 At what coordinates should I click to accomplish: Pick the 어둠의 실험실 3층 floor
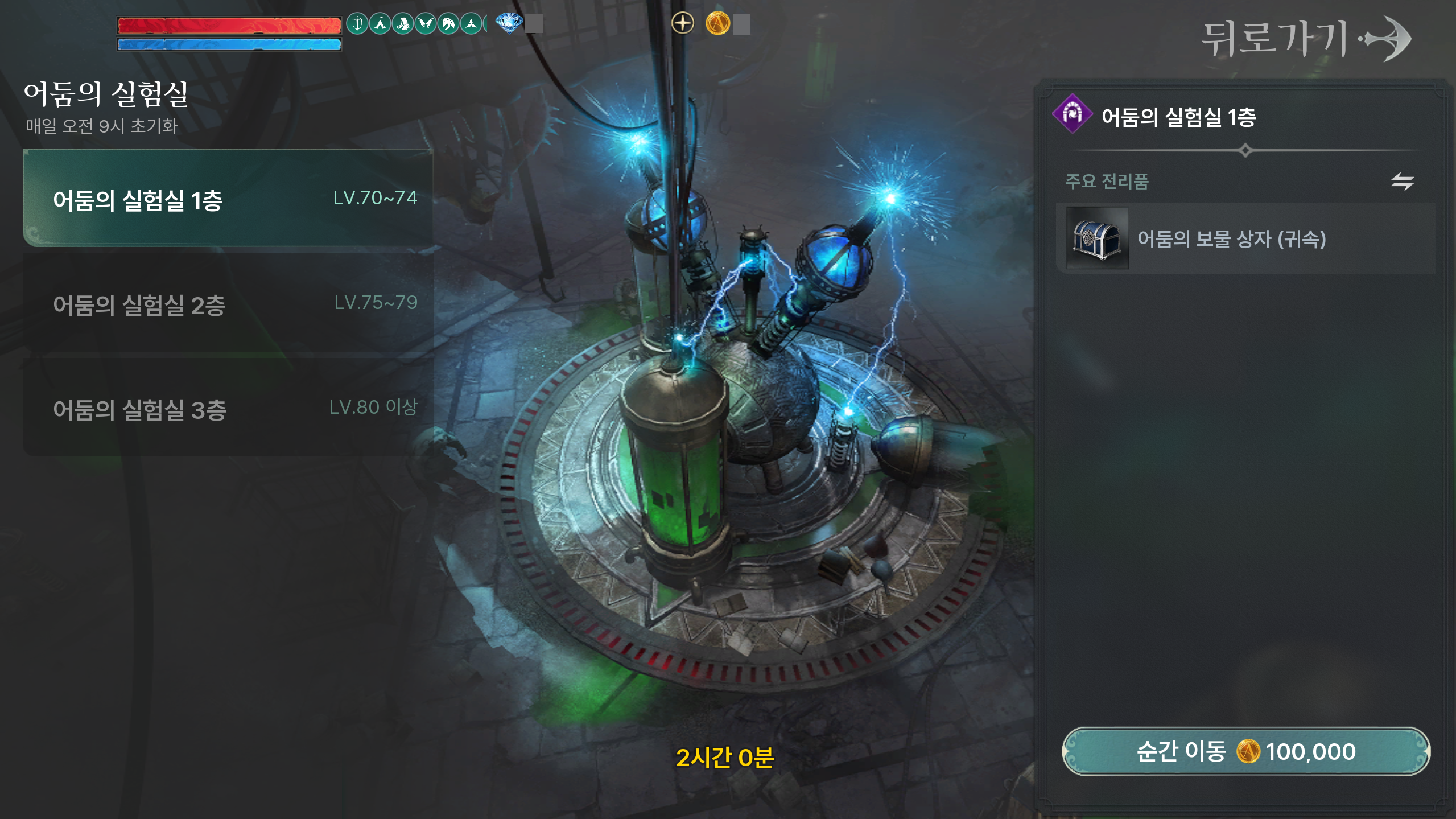click(228, 408)
